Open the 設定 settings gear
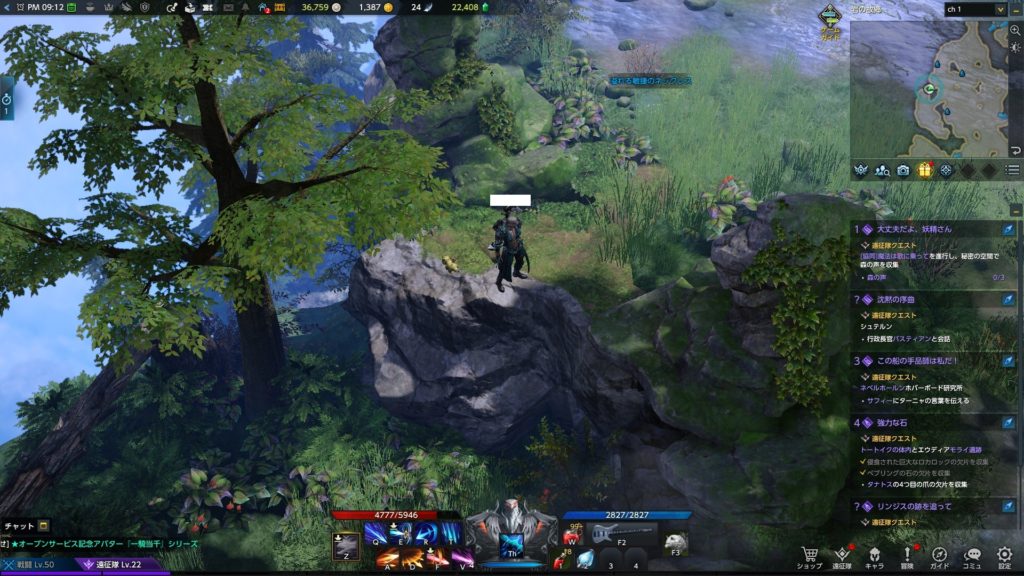Viewport: 1024px width, 576px height. pyautogui.click(x=1004, y=555)
